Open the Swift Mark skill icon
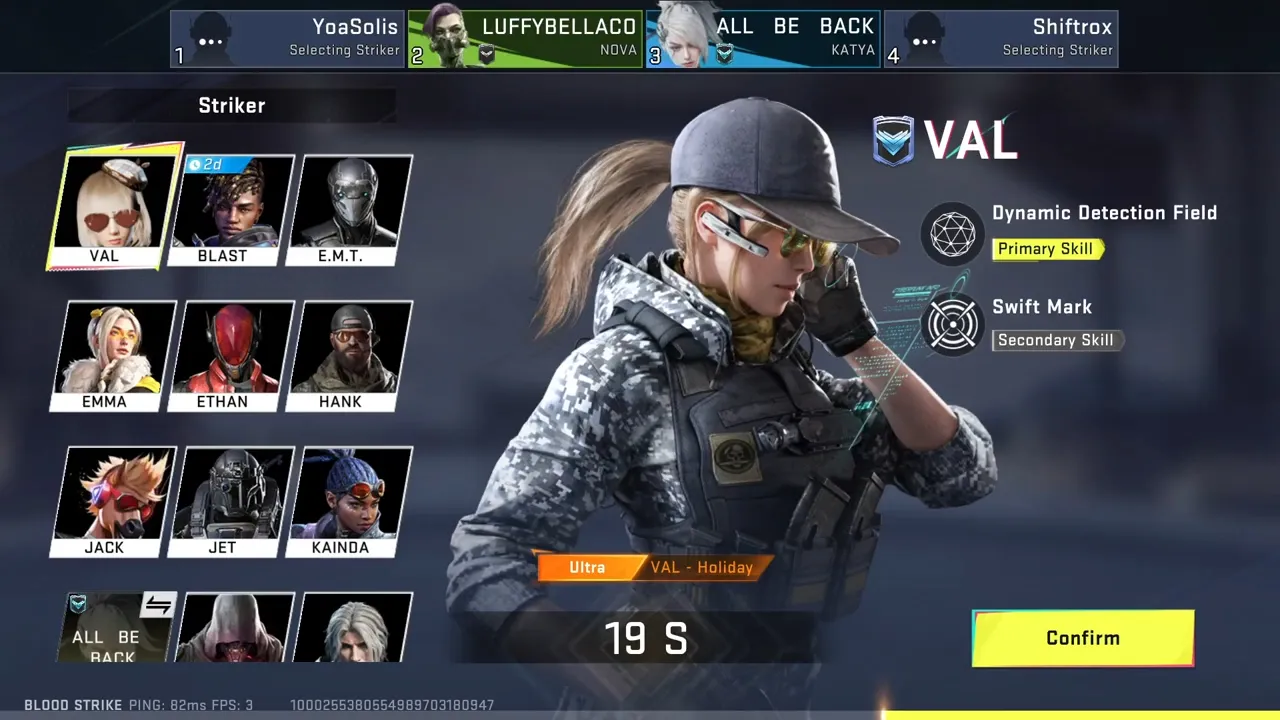Viewport: 1280px width, 720px height. click(952, 325)
